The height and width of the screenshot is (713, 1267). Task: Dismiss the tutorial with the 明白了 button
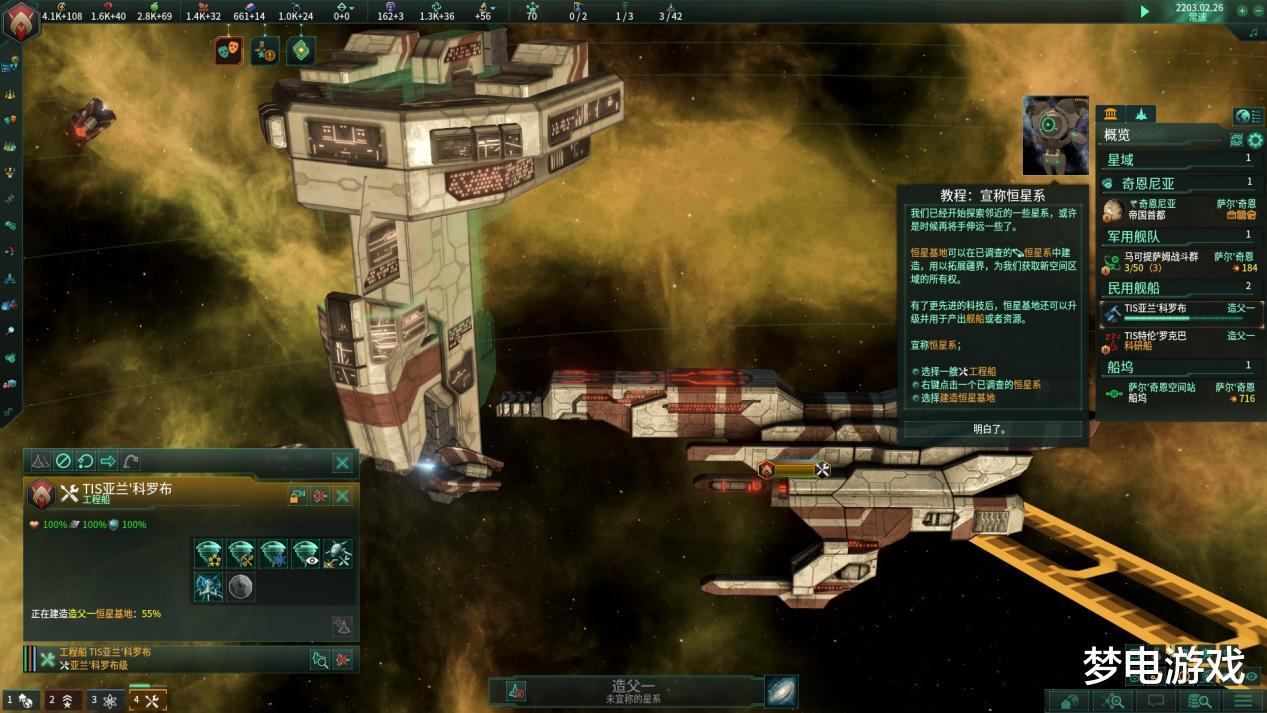(x=992, y=429)
